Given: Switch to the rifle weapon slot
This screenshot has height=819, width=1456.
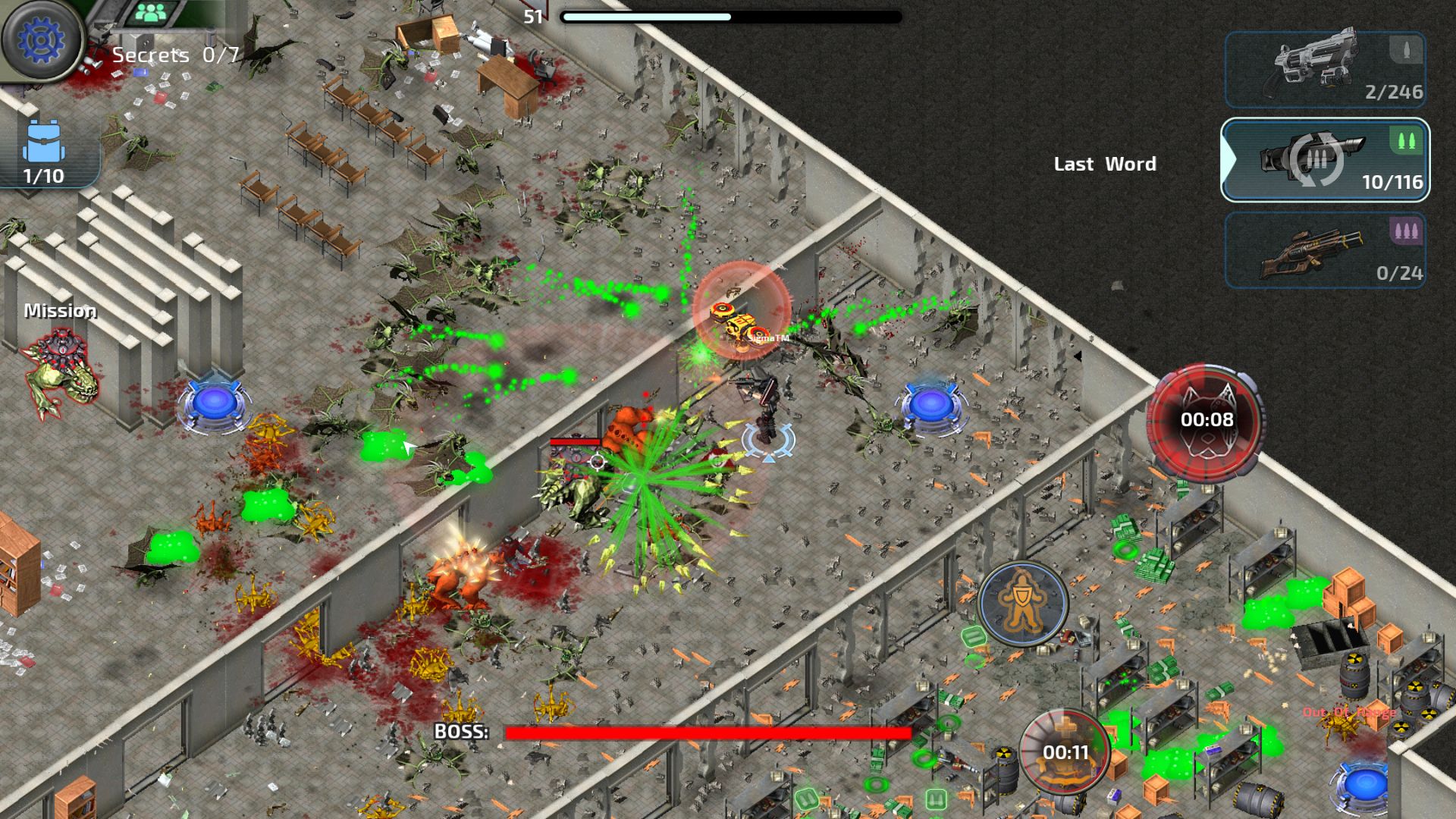Looking at the screenshot, I should coord(1325,250).
